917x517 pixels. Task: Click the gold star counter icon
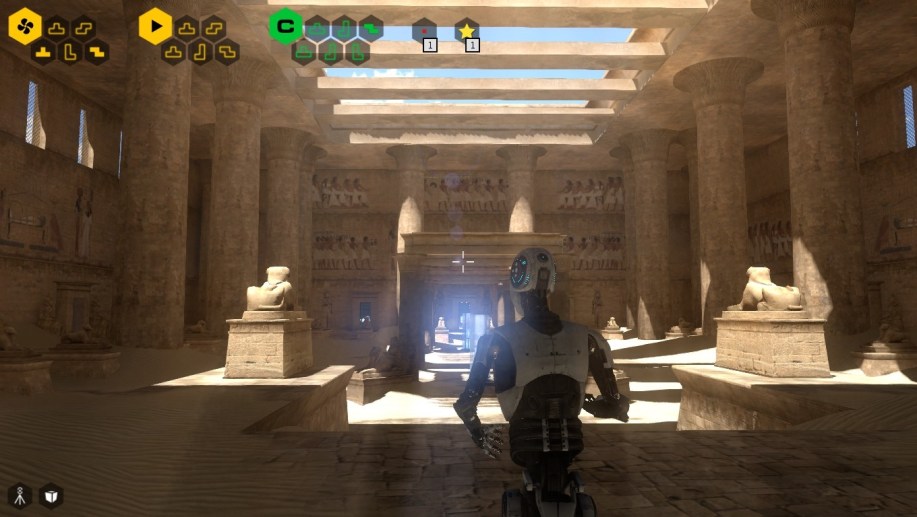pos(466,31)
